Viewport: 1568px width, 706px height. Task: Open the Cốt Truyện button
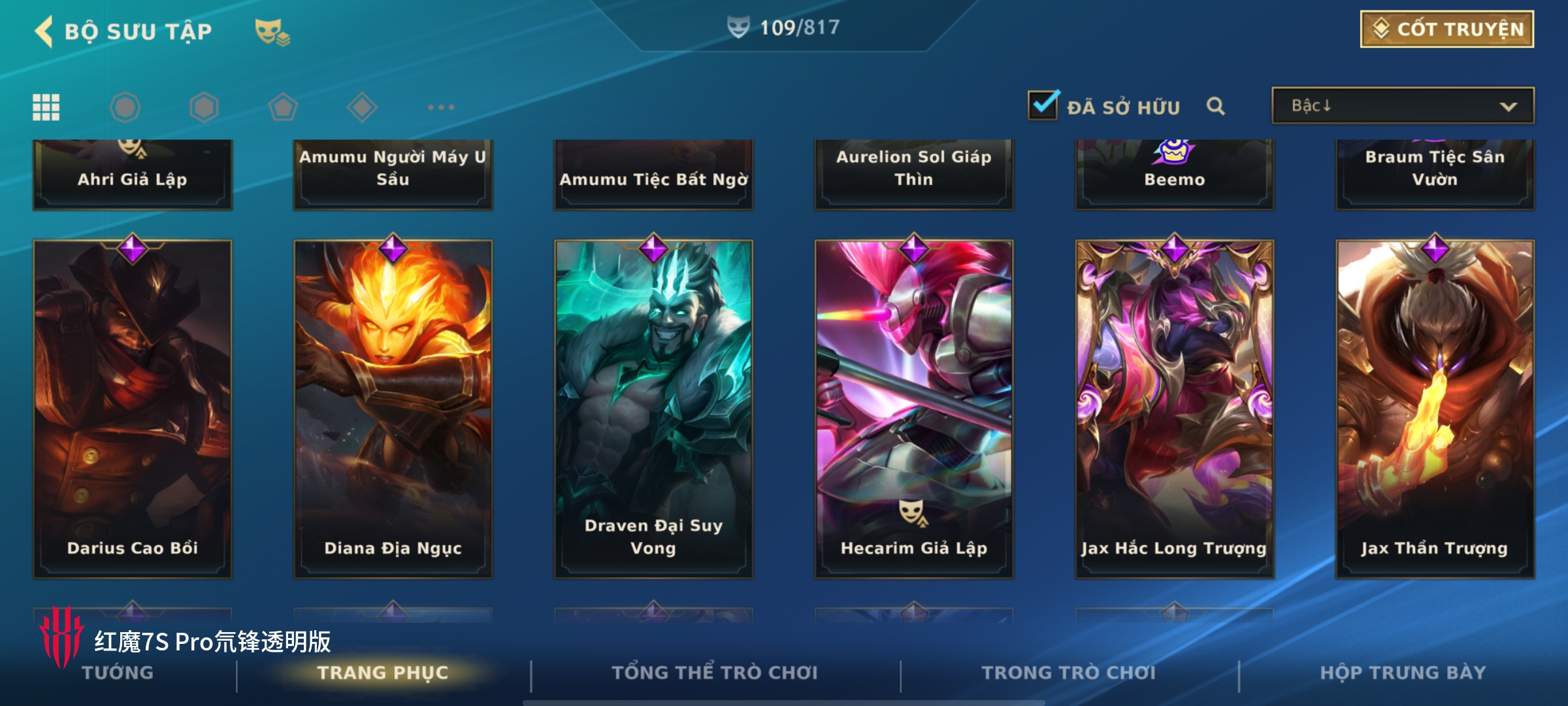coord(1446,29)
